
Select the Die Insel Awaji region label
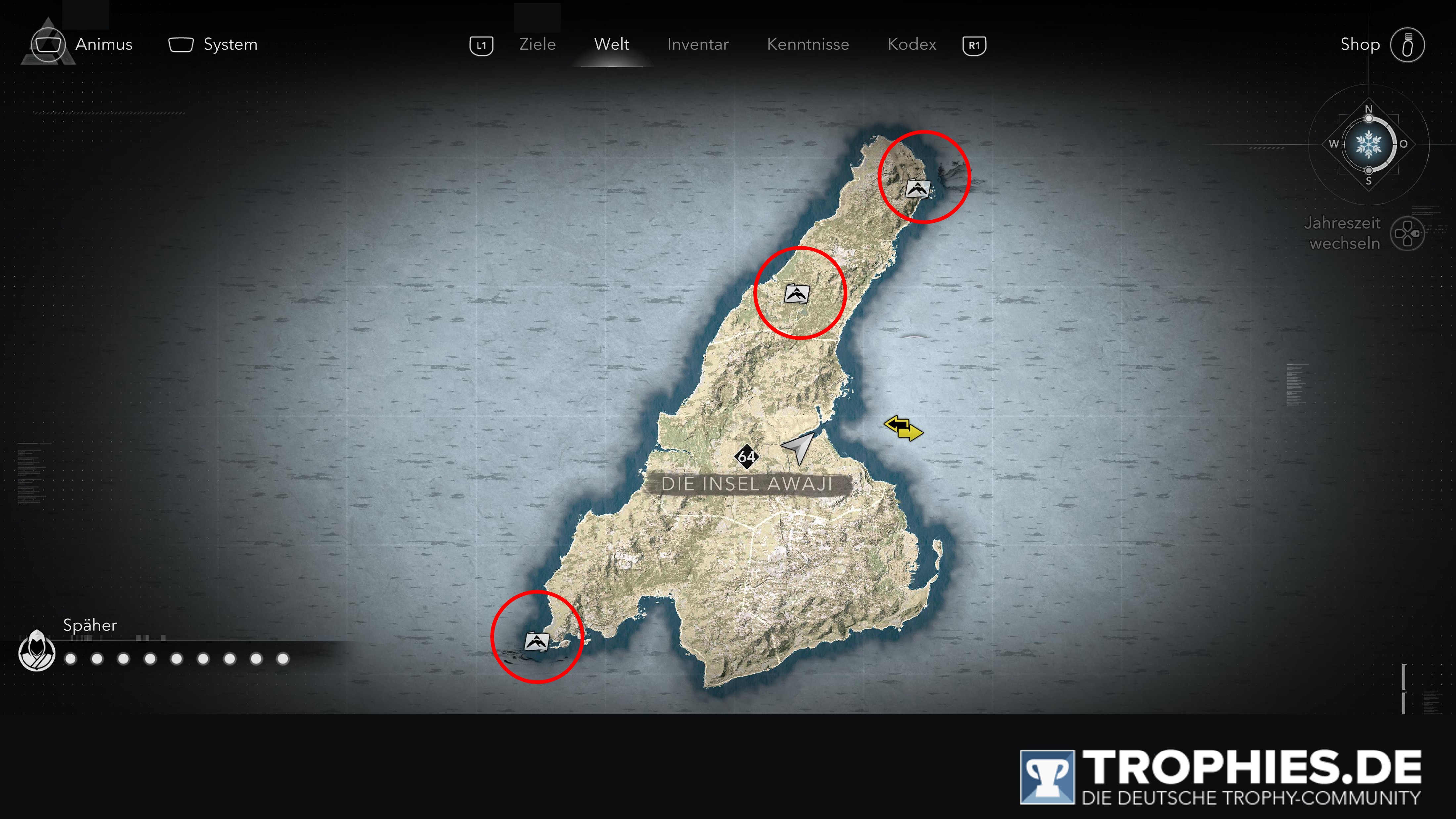(x=747, y=484)
